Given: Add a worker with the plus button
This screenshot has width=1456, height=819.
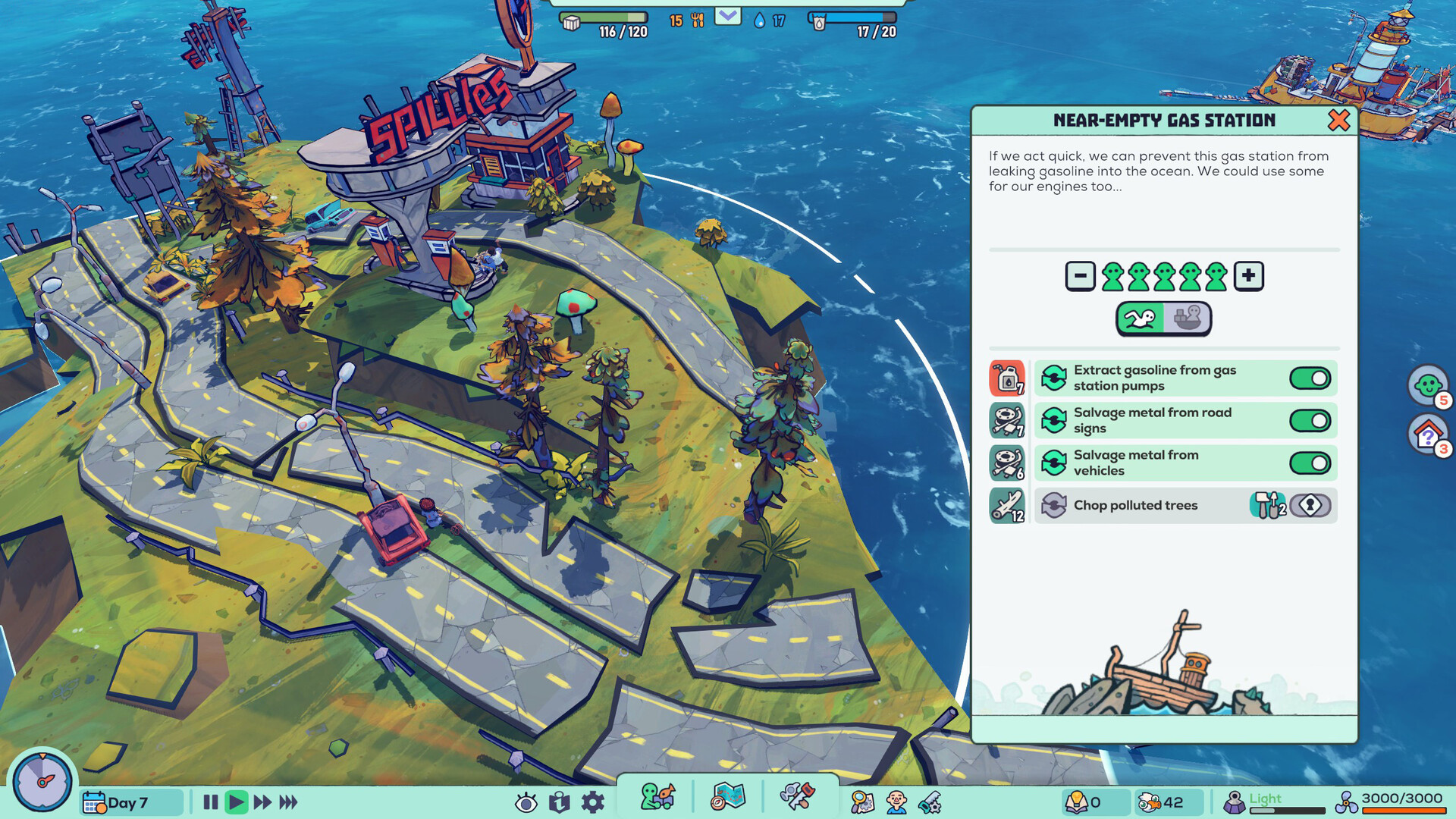Looking at the screenshot, I should 1248,275.
